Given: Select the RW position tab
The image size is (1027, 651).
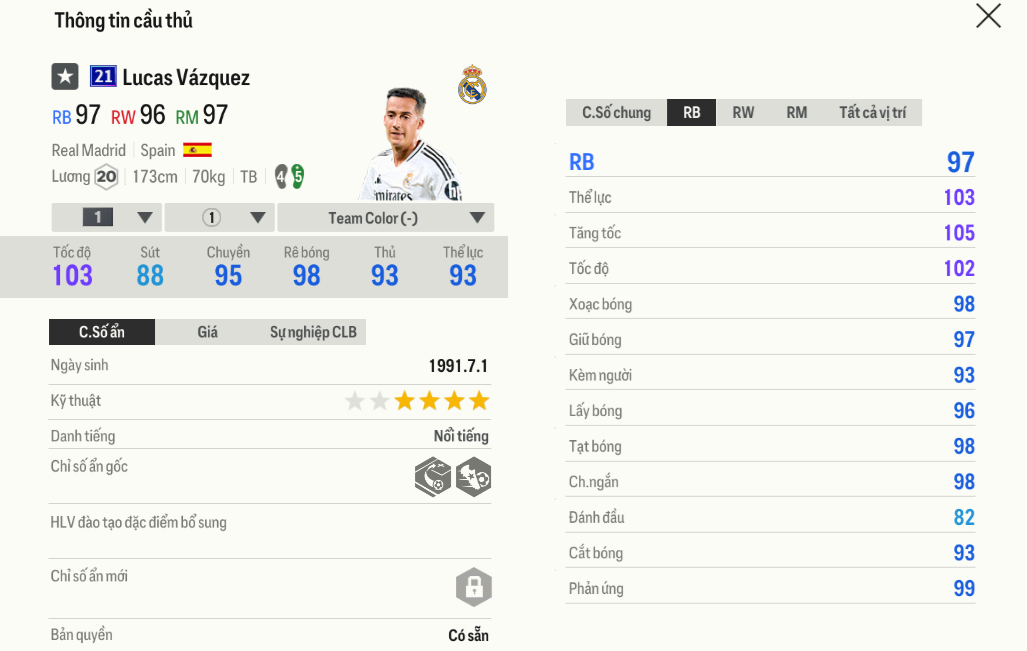Looking at the screenshot, I should point(743,113).
